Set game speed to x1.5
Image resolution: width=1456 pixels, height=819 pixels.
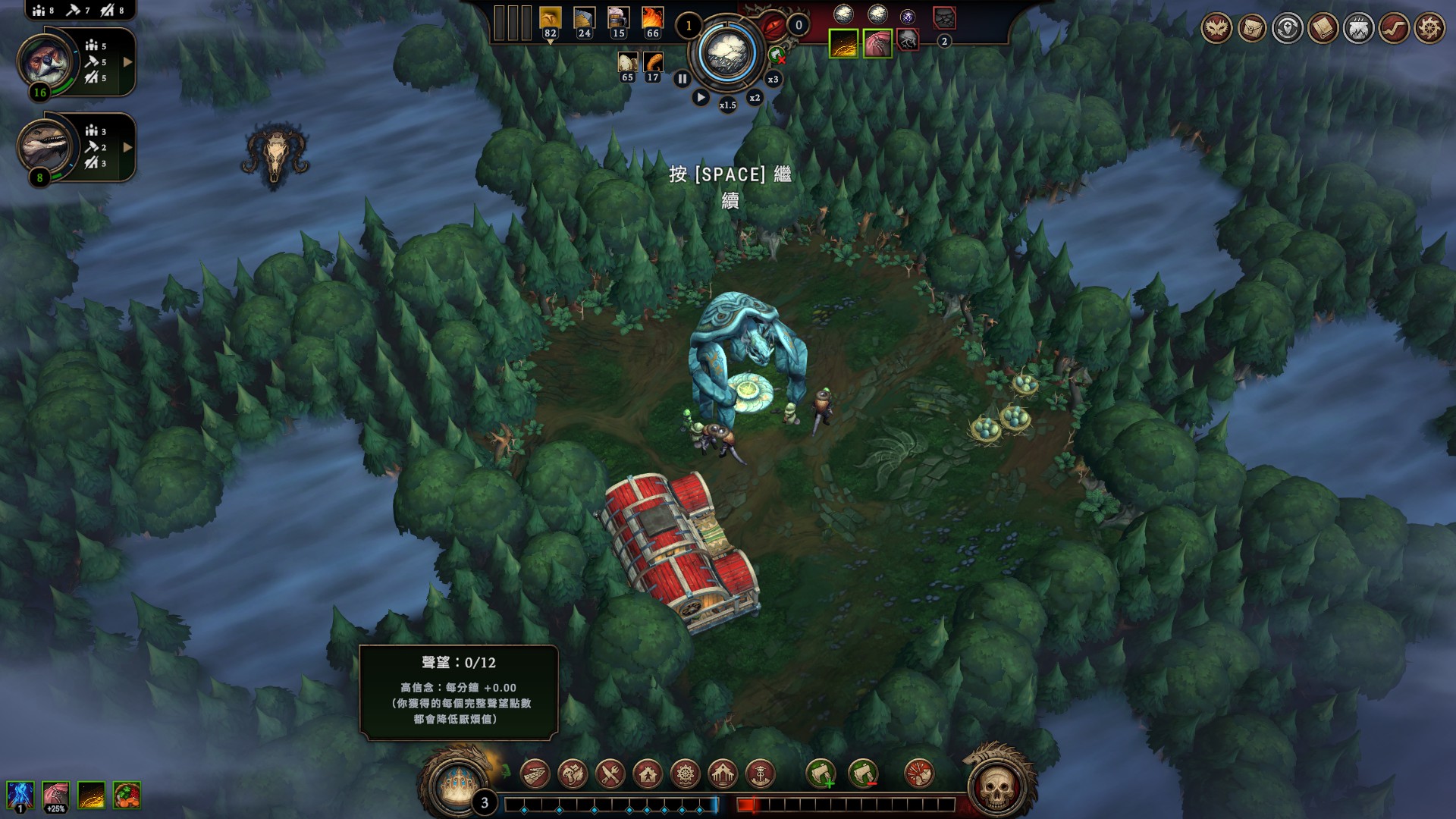click(727, 105)
